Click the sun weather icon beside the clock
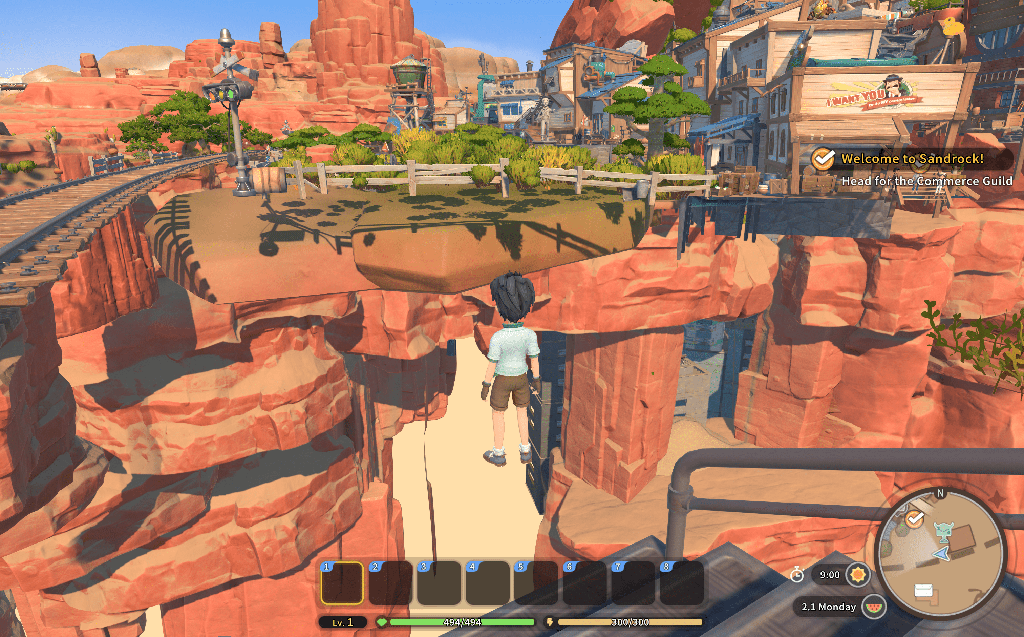This screenshot has height=637, width=1024. click(857, 575)
